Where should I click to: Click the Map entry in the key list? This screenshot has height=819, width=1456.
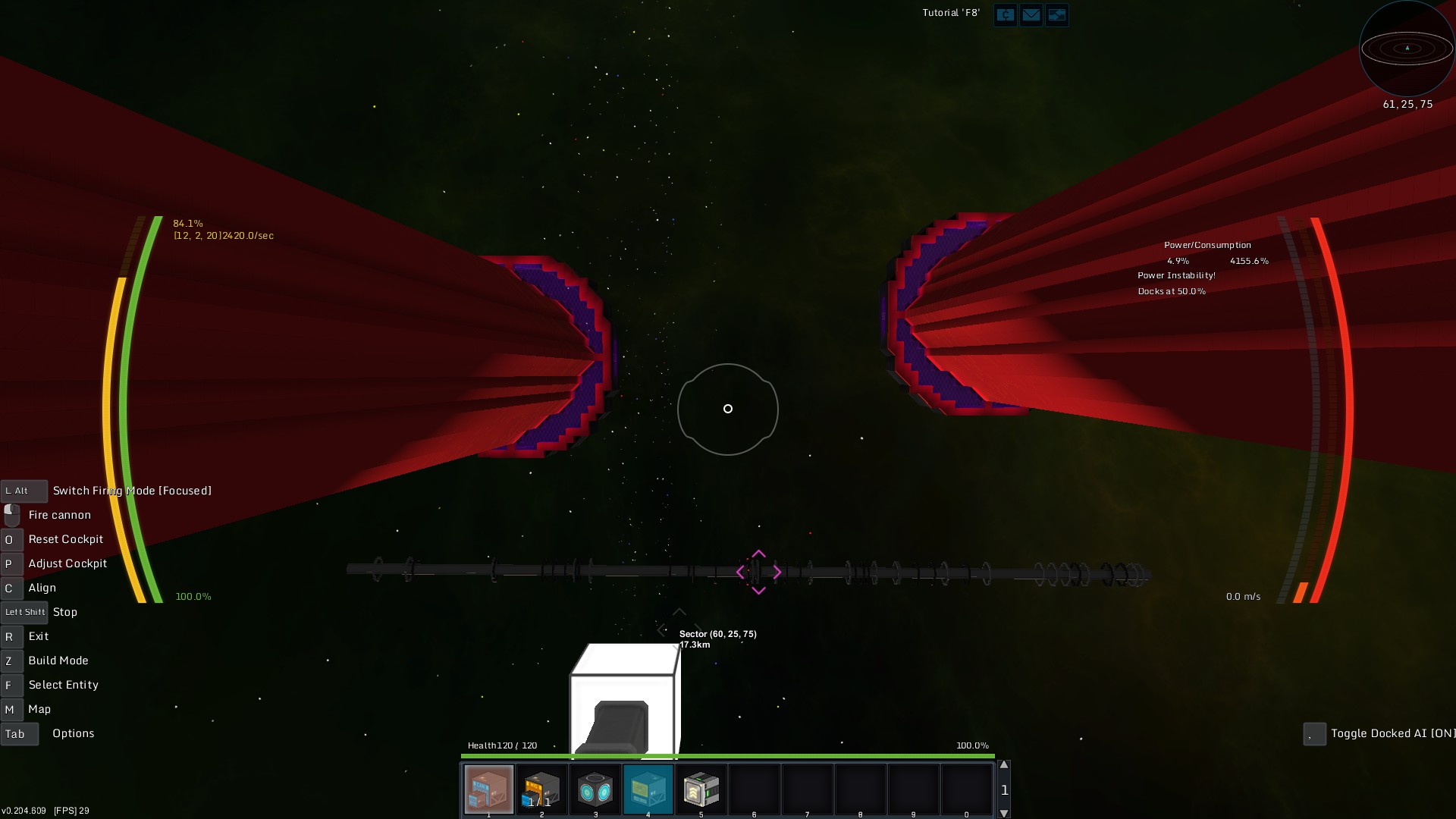pos(39,709)
